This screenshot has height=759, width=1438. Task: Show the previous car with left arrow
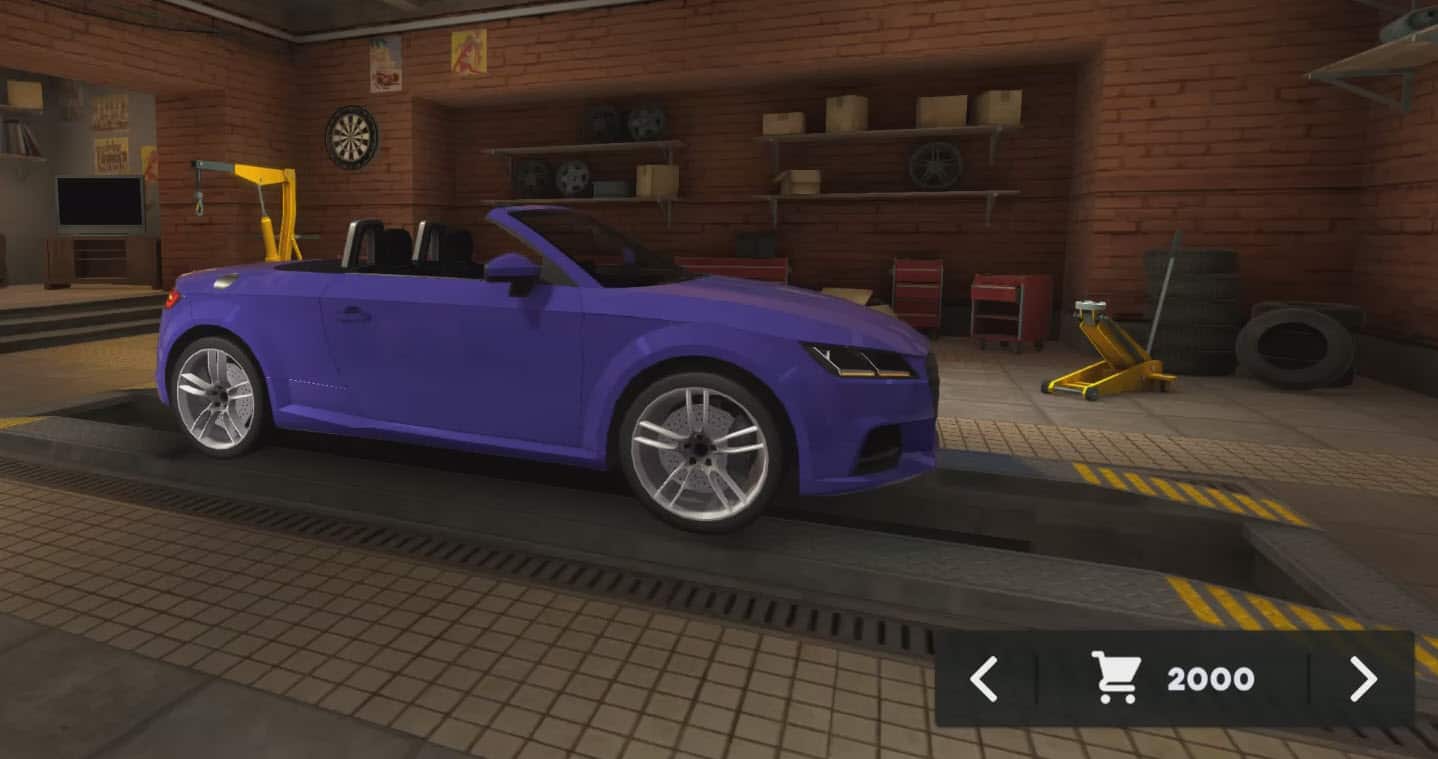point(984,679)
